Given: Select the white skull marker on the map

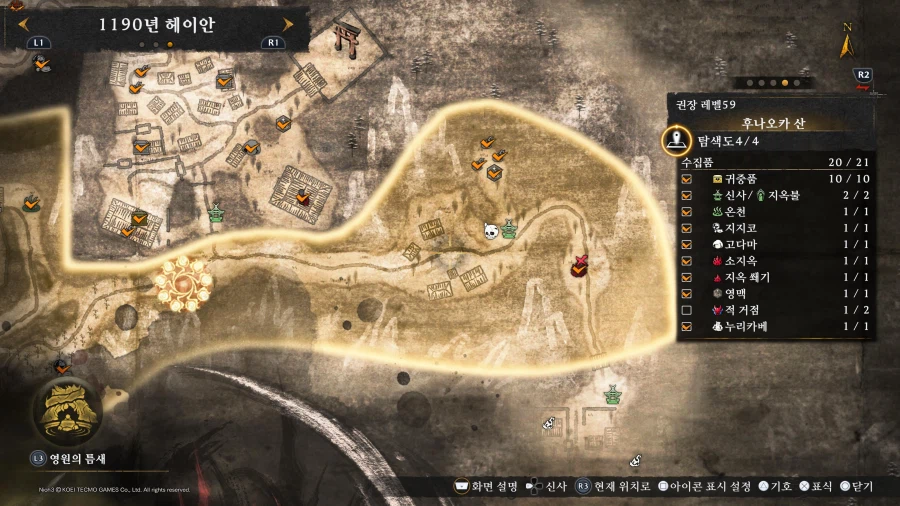Looking at the screenshot, I should pos(491,230).
